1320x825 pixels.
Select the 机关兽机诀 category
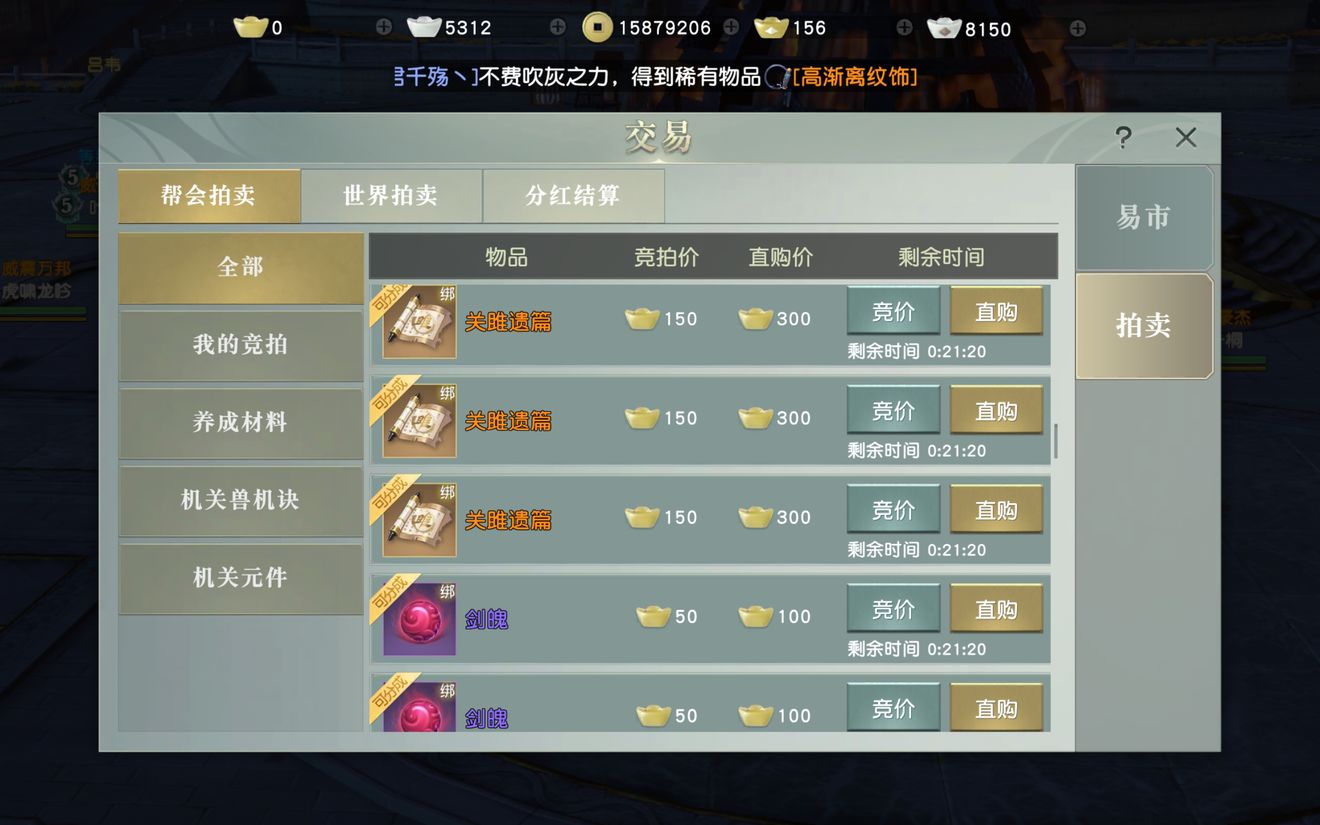[x=240, y=501]
